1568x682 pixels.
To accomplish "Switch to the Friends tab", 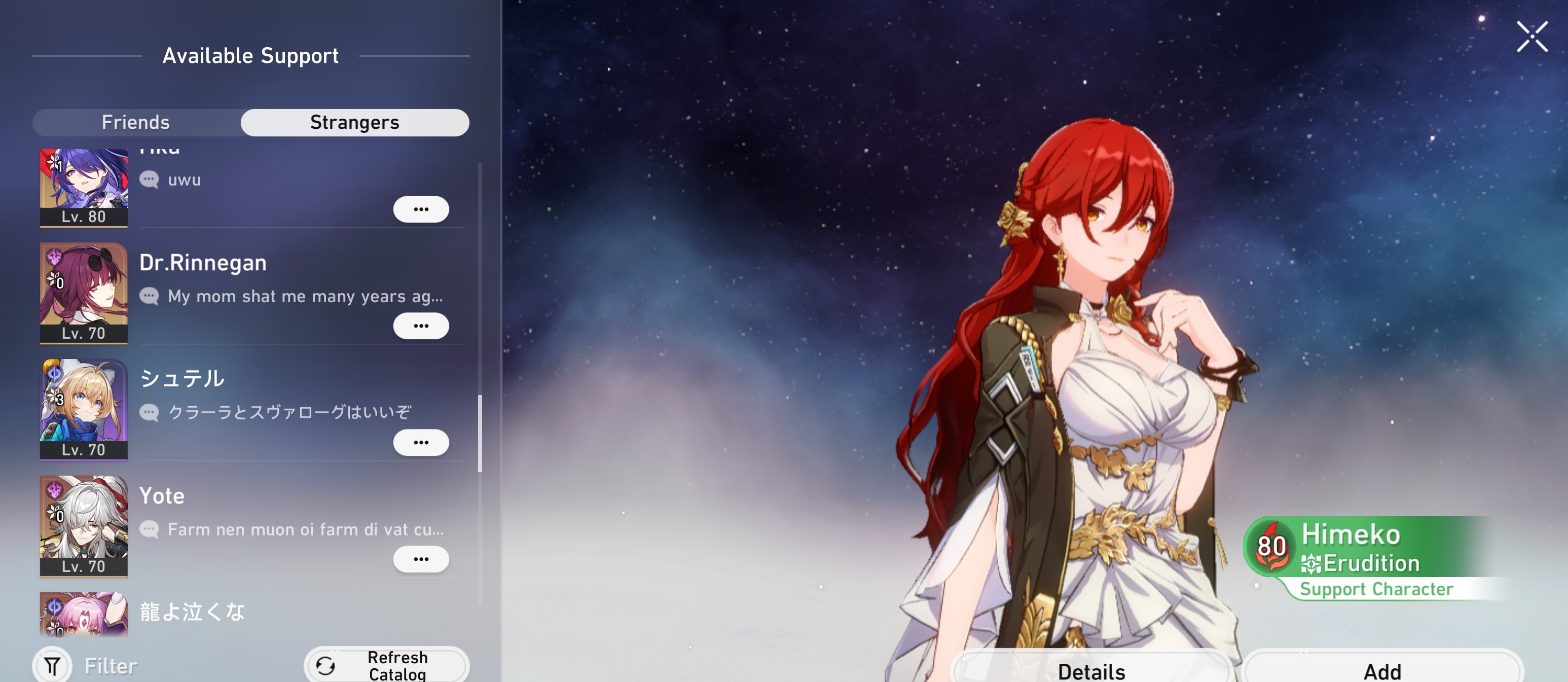I will [x=136, y=122].
